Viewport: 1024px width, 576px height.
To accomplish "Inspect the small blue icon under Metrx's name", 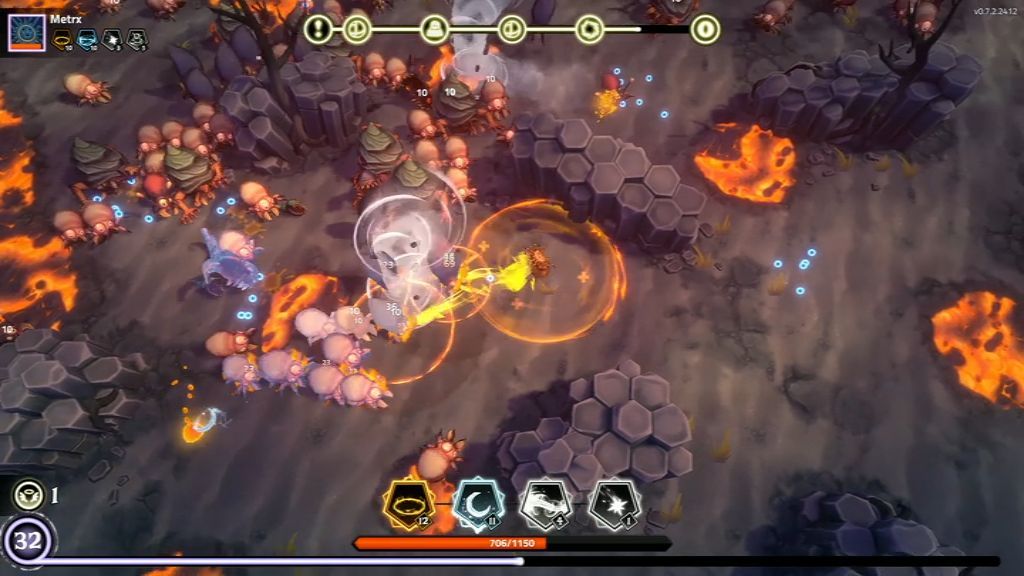I will 87,40.
